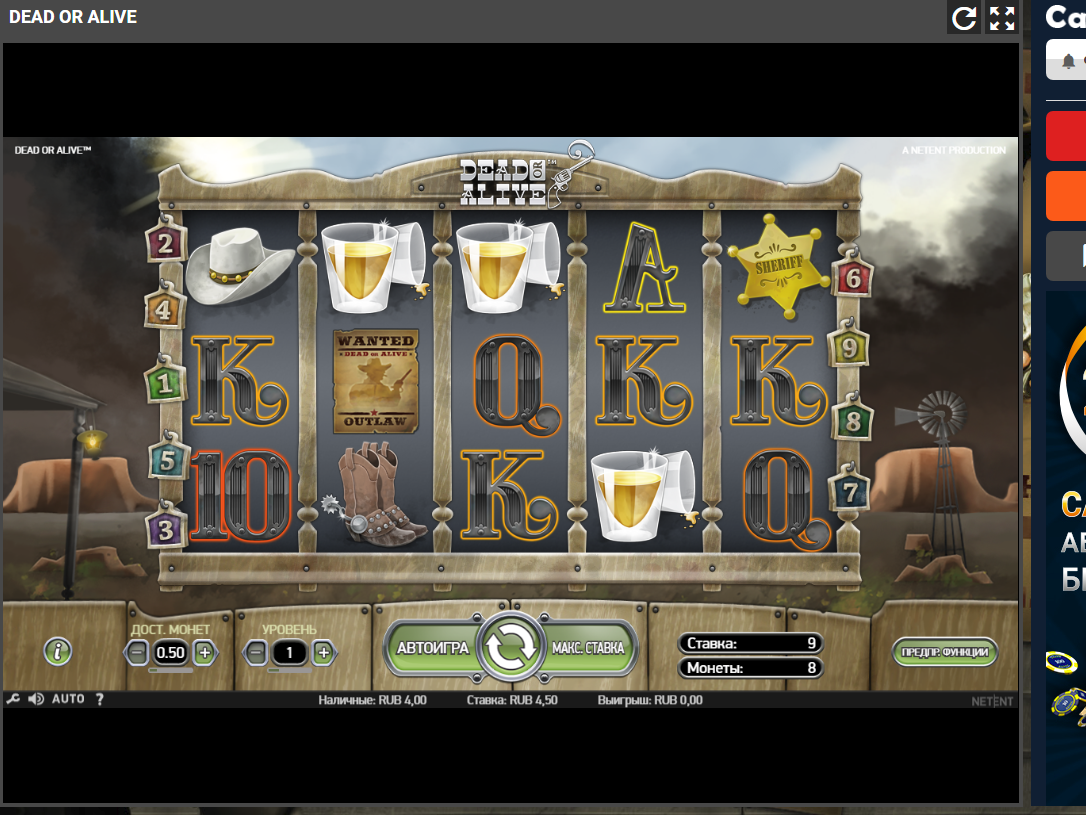The width and height of the screenshot is (1086, 815).
Task: Decrease the coin value with minus
Action: (x=138, y=653)
